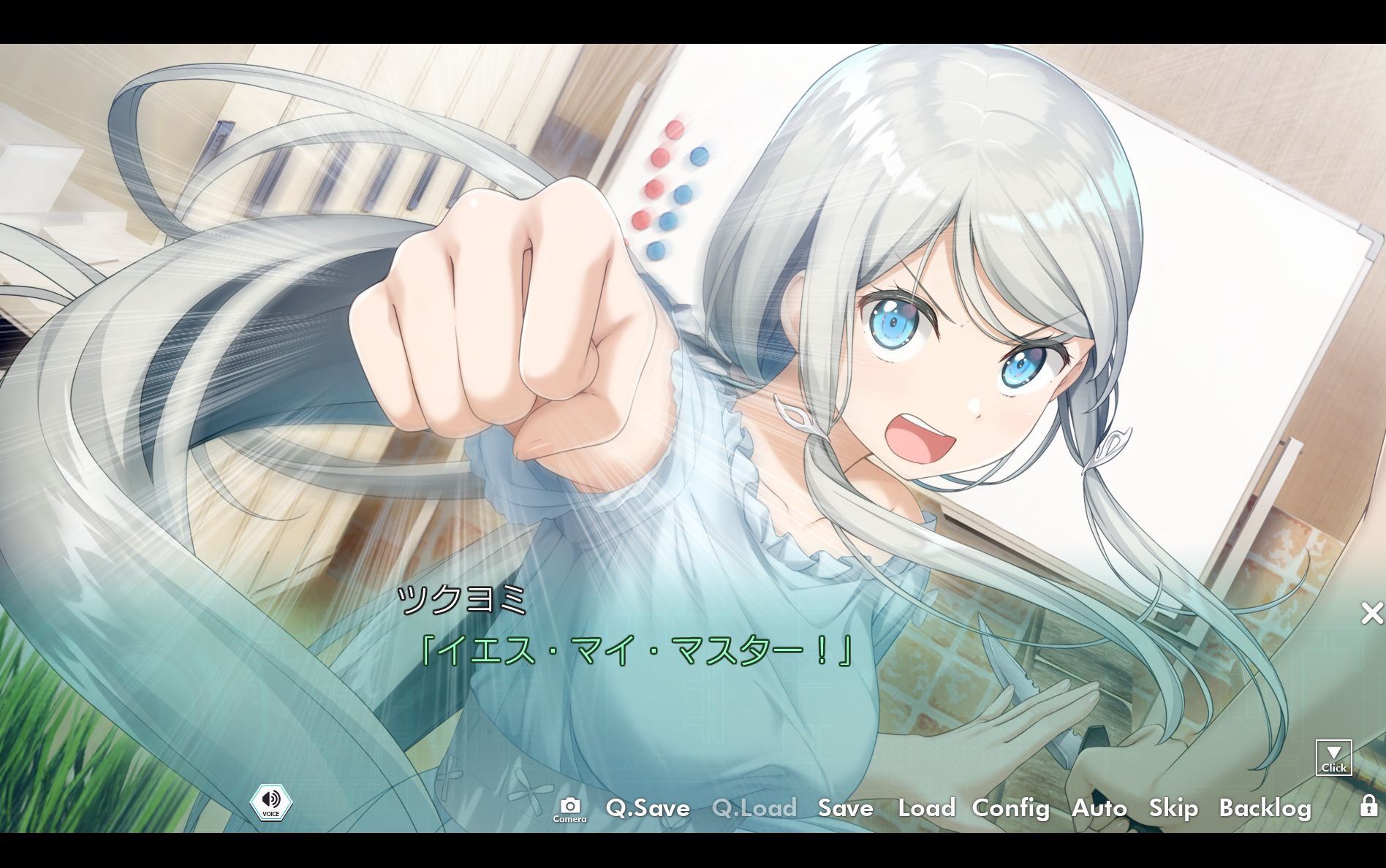Open the Config settings menu
1386x868 pixels.
point(1010,809)
